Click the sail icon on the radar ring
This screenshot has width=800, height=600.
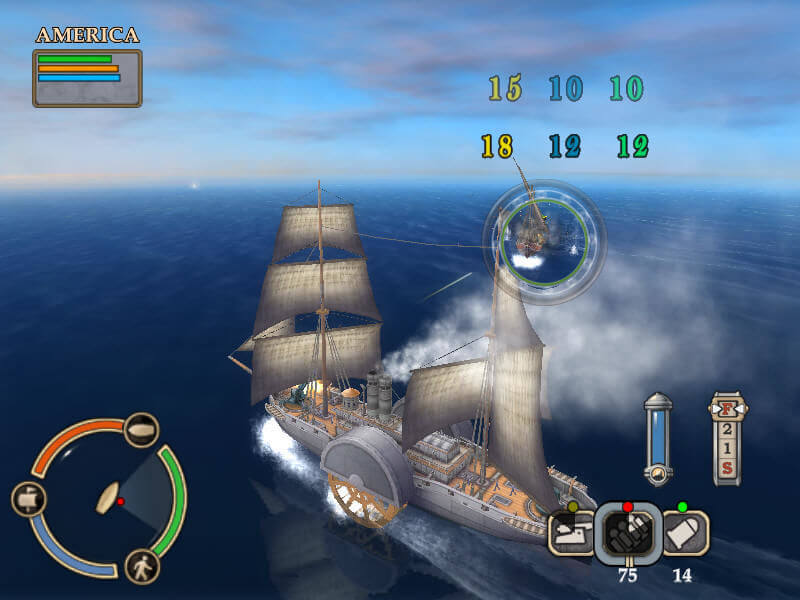pos(27,499)
